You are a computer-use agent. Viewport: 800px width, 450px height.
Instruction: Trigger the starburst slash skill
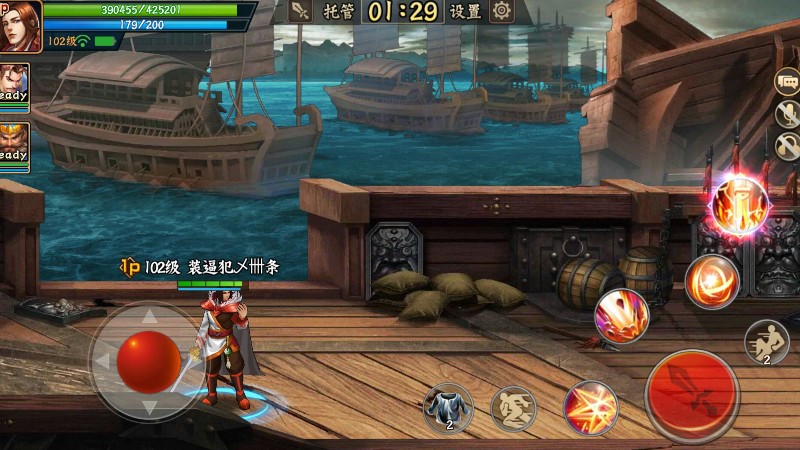591,408
